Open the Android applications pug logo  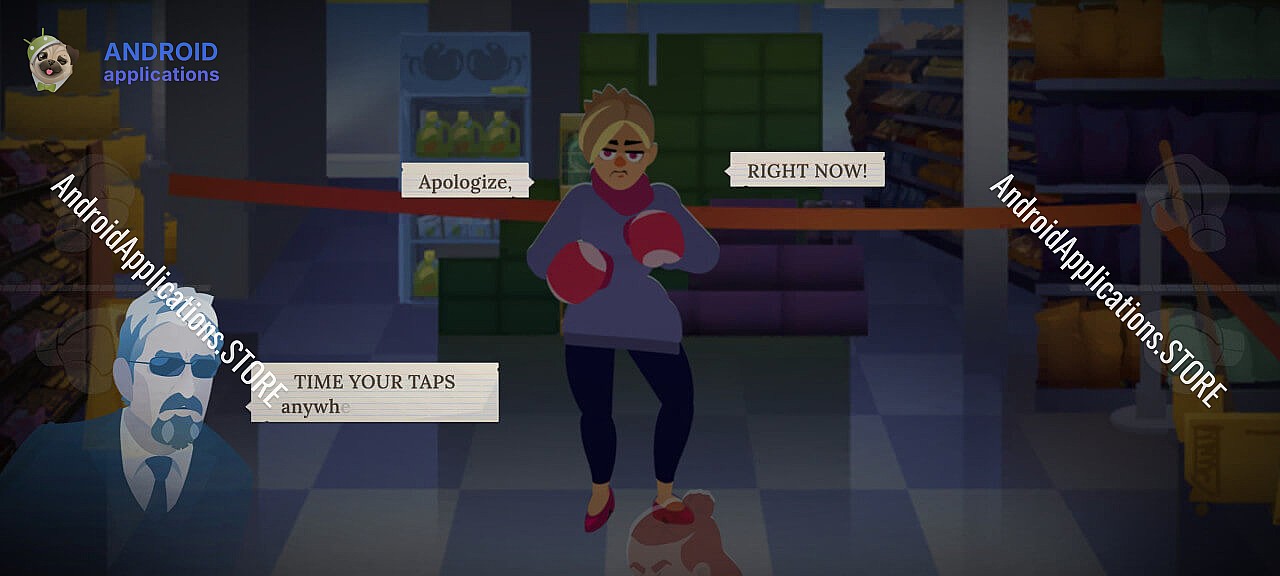[x=48, y=62]
